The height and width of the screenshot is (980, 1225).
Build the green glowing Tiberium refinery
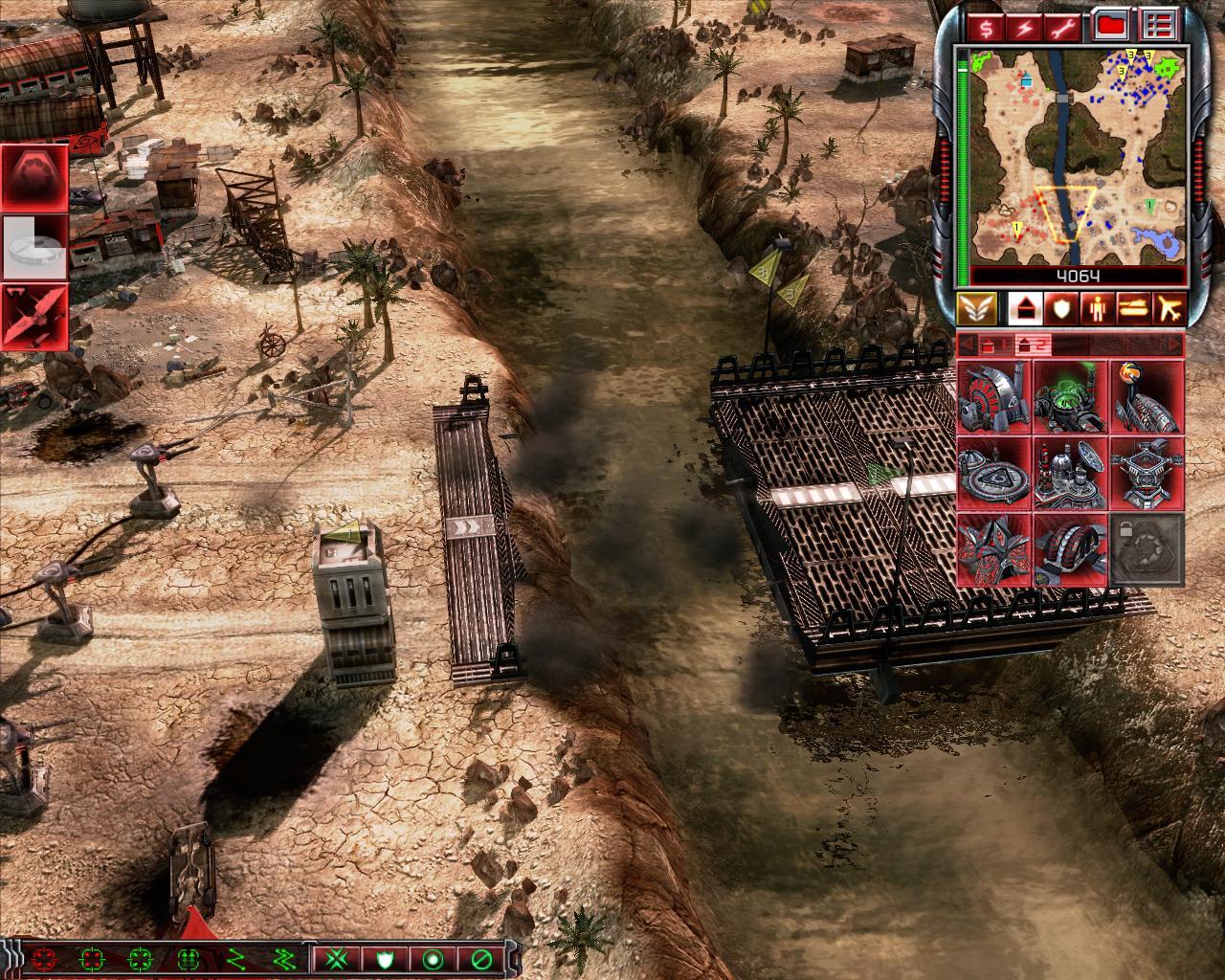tap(1070, 396)
